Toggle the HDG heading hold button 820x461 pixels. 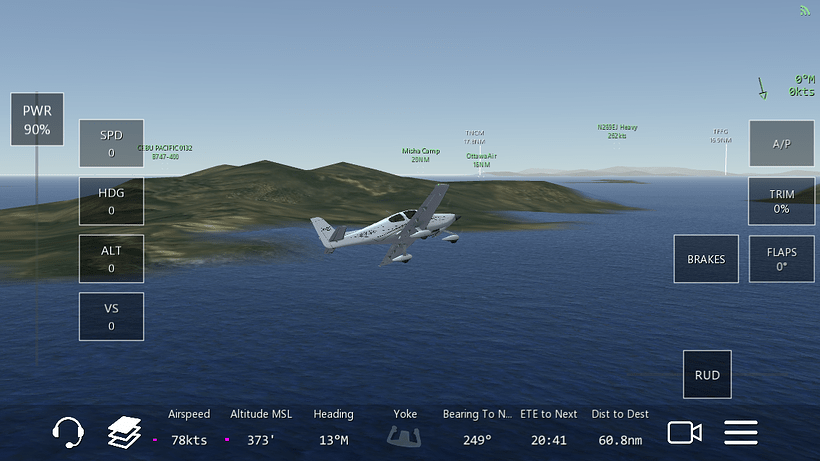[111, 202]
